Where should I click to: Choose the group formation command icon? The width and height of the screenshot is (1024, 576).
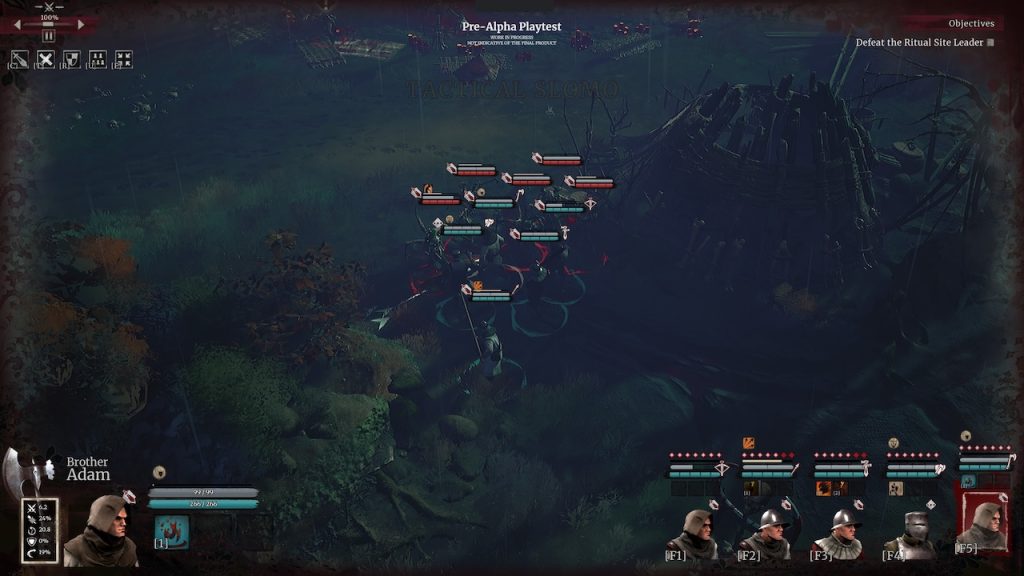point(98,59)
